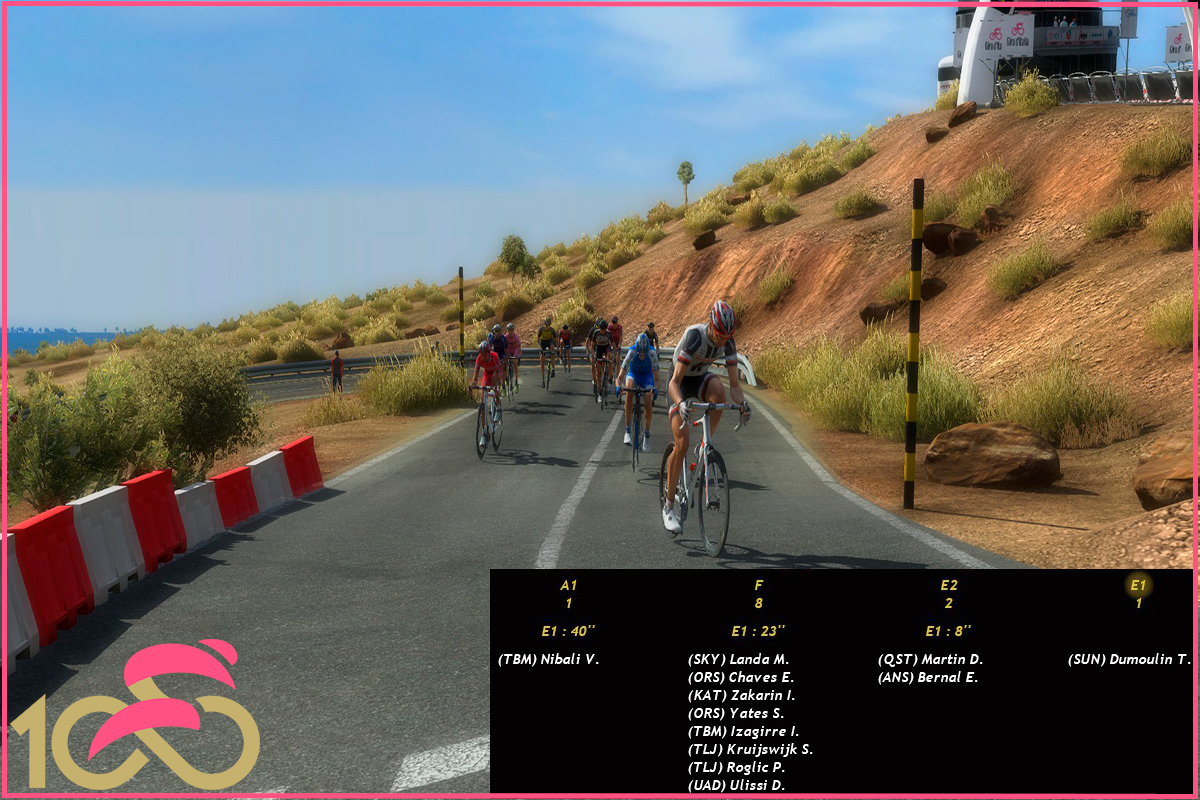
Task: Choose rider Yates S. in the list
Action: [736, 714]
